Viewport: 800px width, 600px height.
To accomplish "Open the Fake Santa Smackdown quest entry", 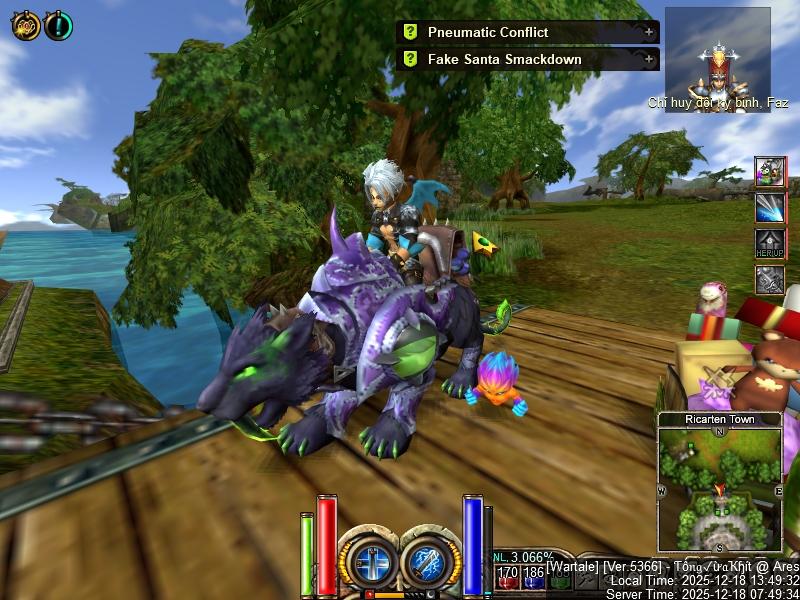I will pos(504,59).
